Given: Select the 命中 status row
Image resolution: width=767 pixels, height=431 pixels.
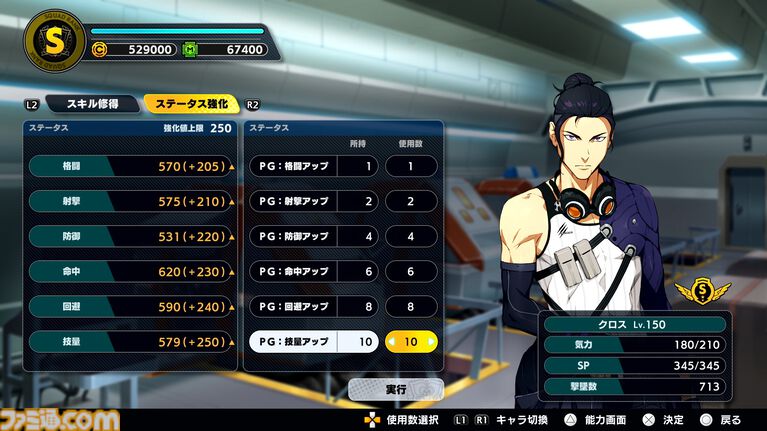Looking at the screenshot, I should tap(133, 271).
